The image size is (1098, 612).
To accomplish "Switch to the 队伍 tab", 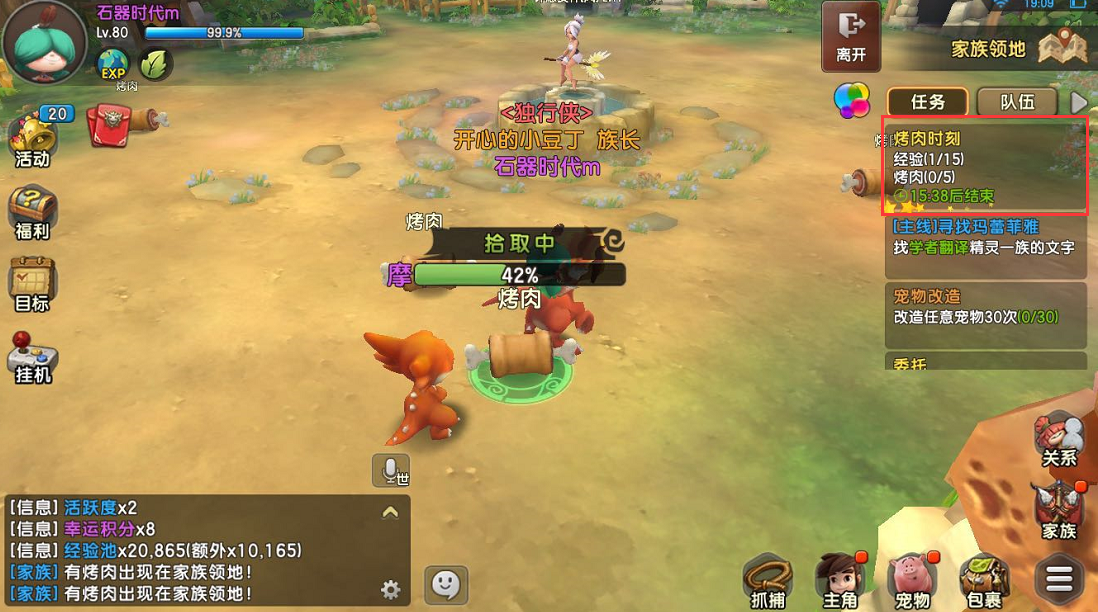I will 1016,102.
